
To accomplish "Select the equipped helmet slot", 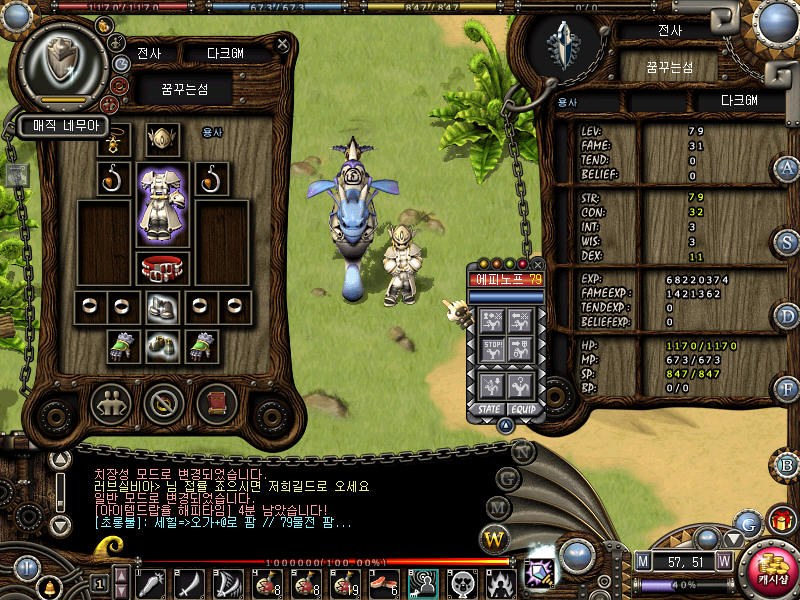I will (x=162, y=139).
